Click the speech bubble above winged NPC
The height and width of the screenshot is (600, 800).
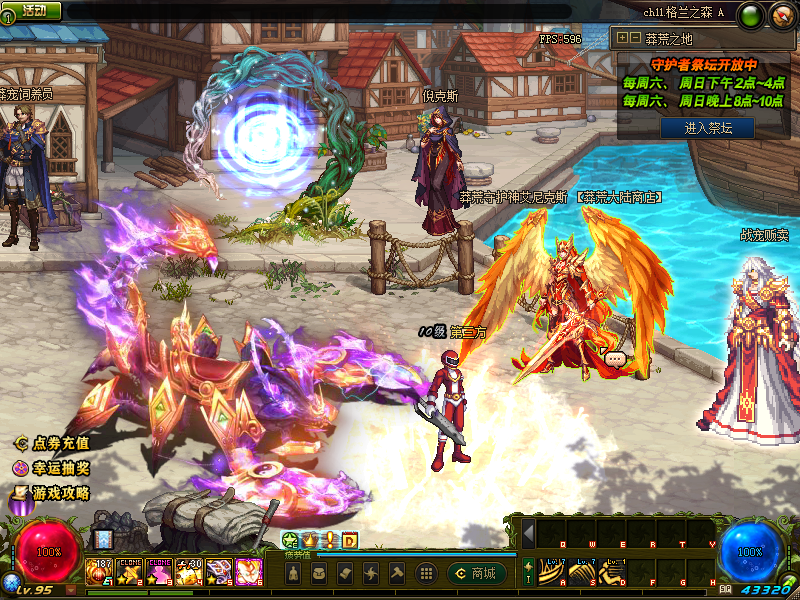pyautogui.click(x=614, y=358)
